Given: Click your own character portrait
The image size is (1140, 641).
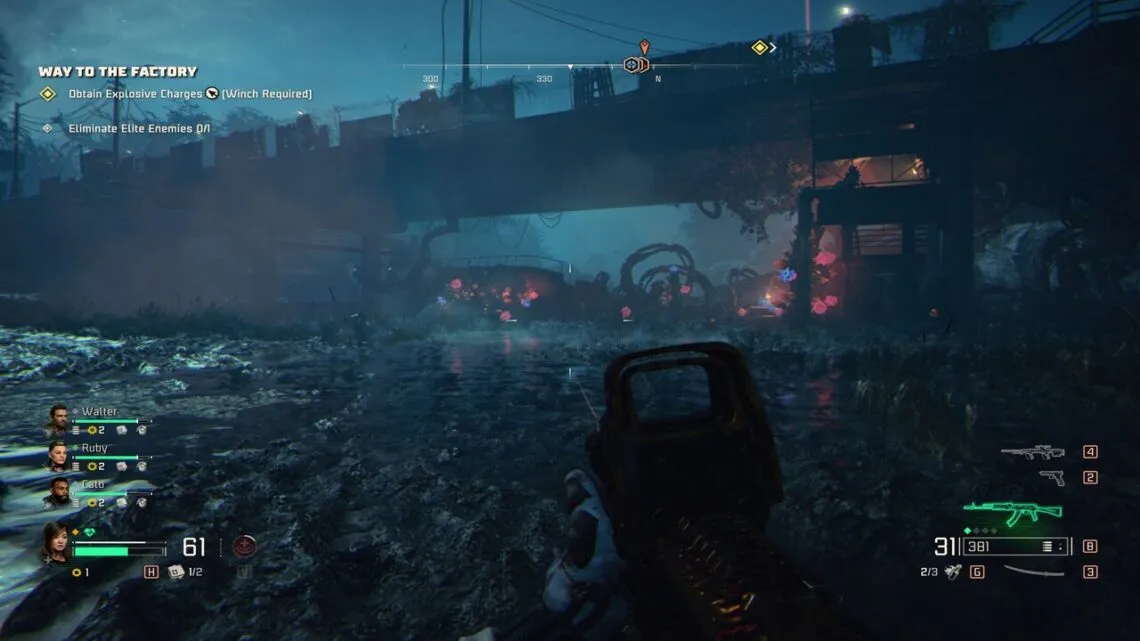Looking at the screenshot, I should coord(54,542).
